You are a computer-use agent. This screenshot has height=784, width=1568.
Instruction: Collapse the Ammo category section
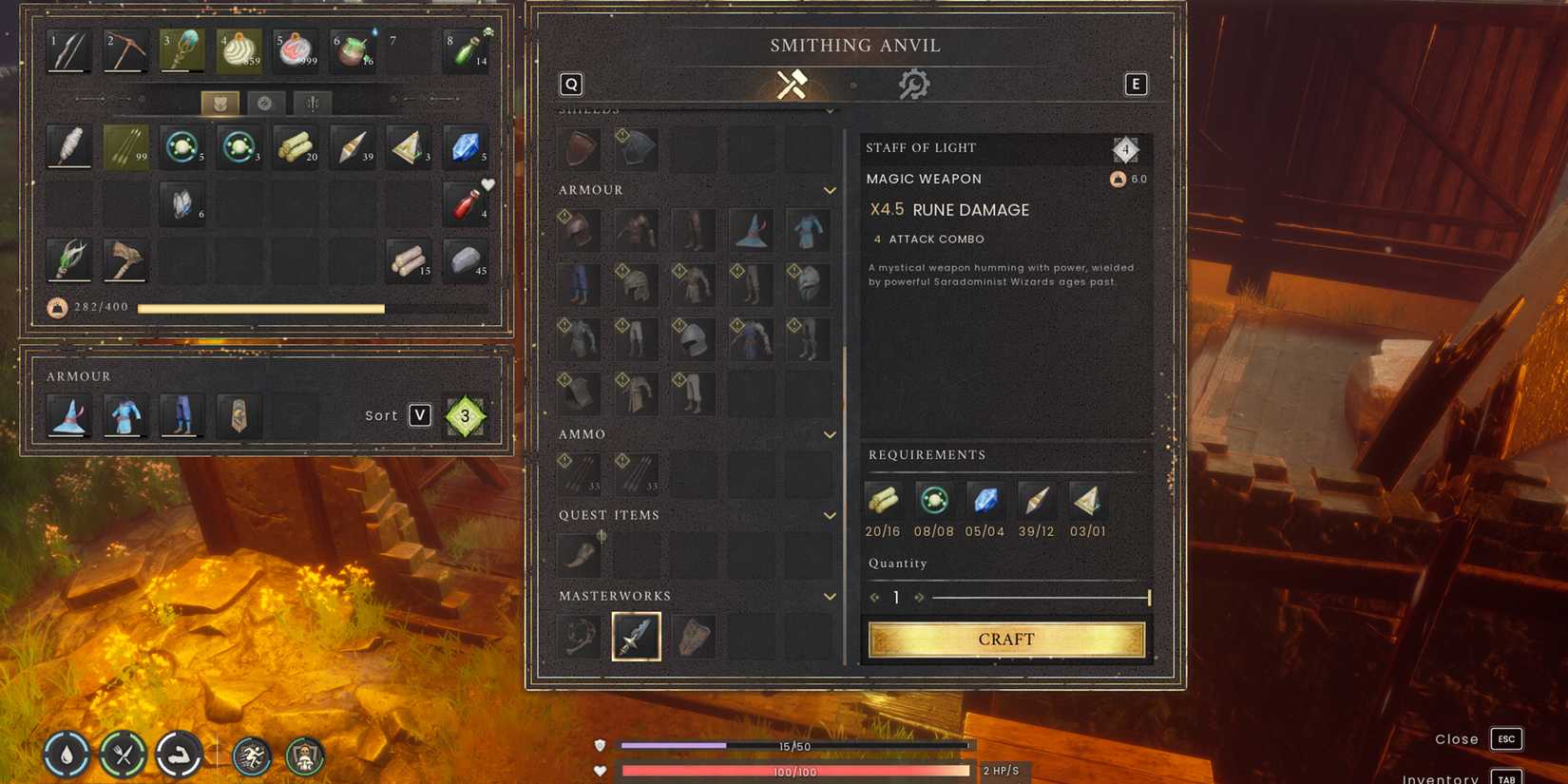[x=831, y=434]
